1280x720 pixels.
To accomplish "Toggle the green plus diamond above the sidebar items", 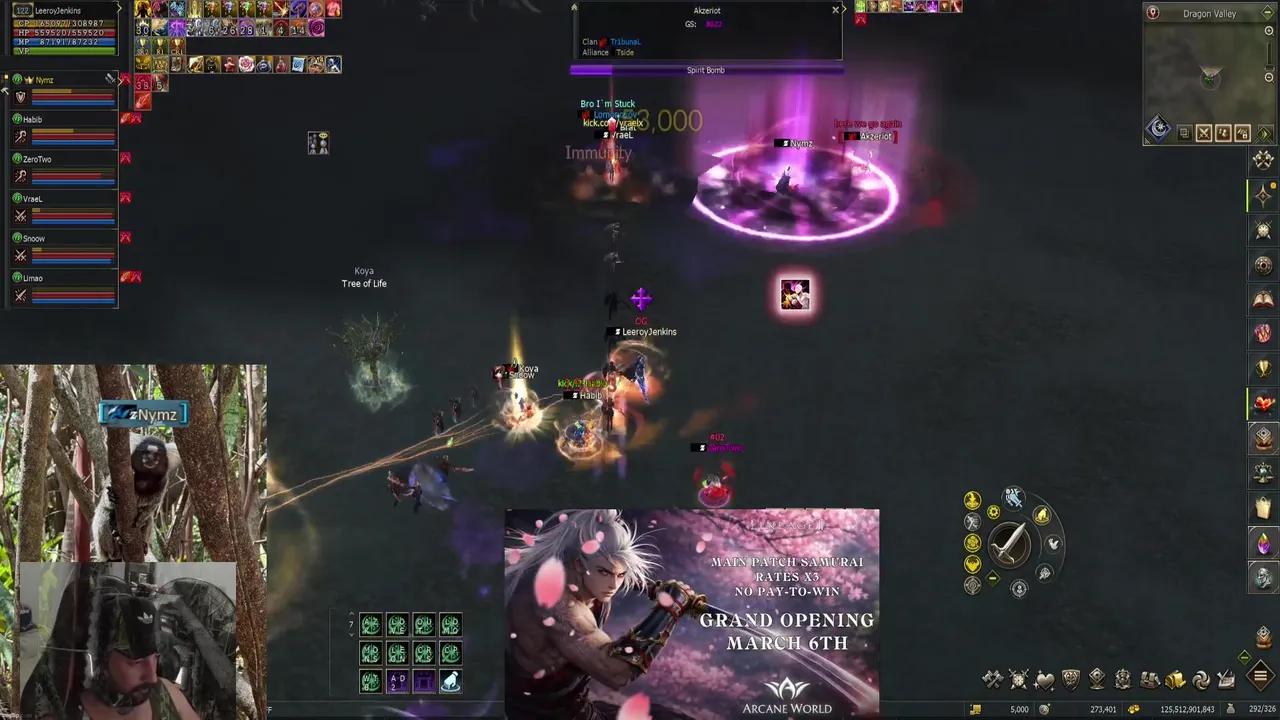I will [x=1245, y=656].
